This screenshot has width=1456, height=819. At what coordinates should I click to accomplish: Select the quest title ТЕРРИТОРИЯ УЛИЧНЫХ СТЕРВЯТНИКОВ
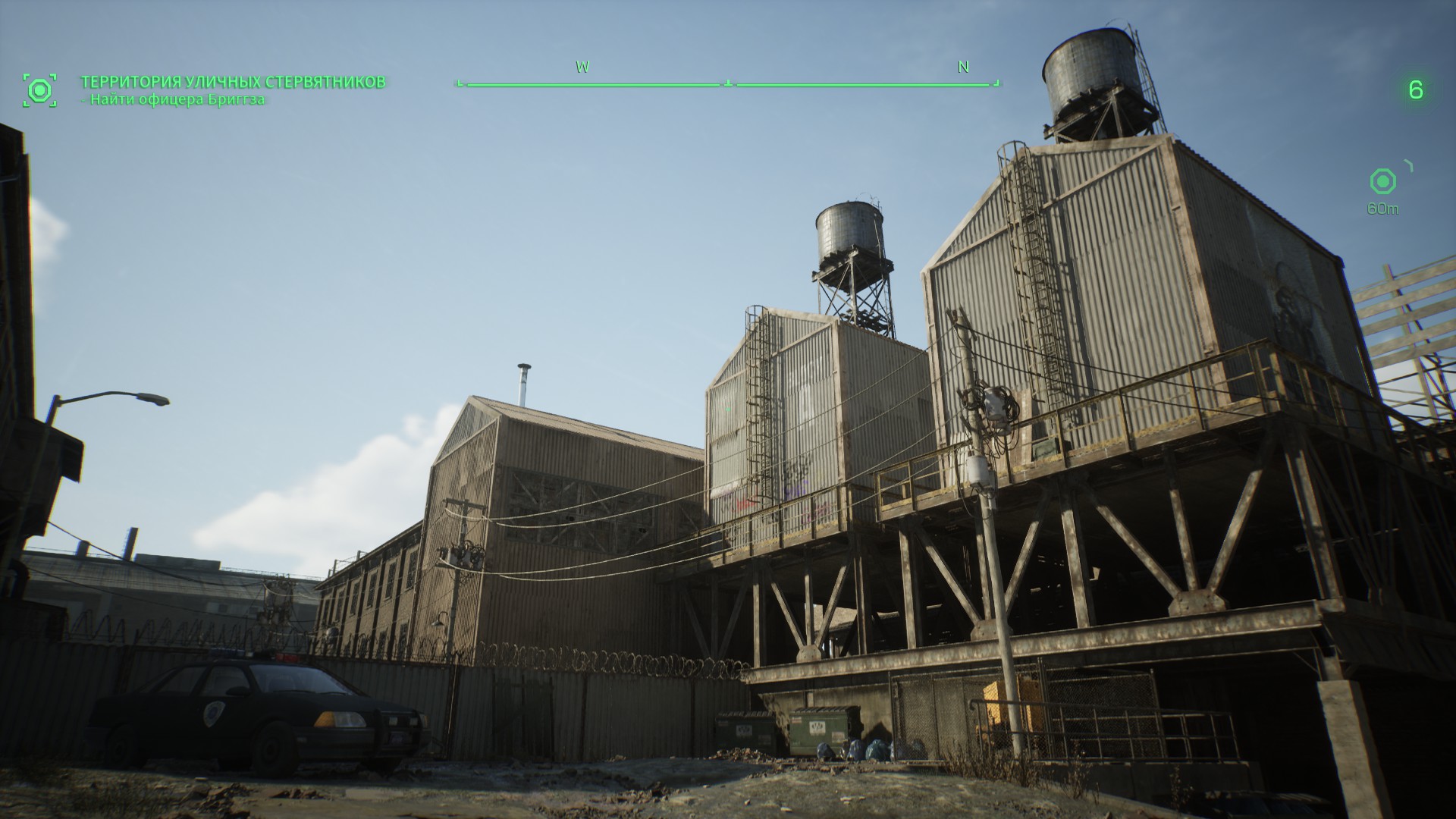coord(233,82)
